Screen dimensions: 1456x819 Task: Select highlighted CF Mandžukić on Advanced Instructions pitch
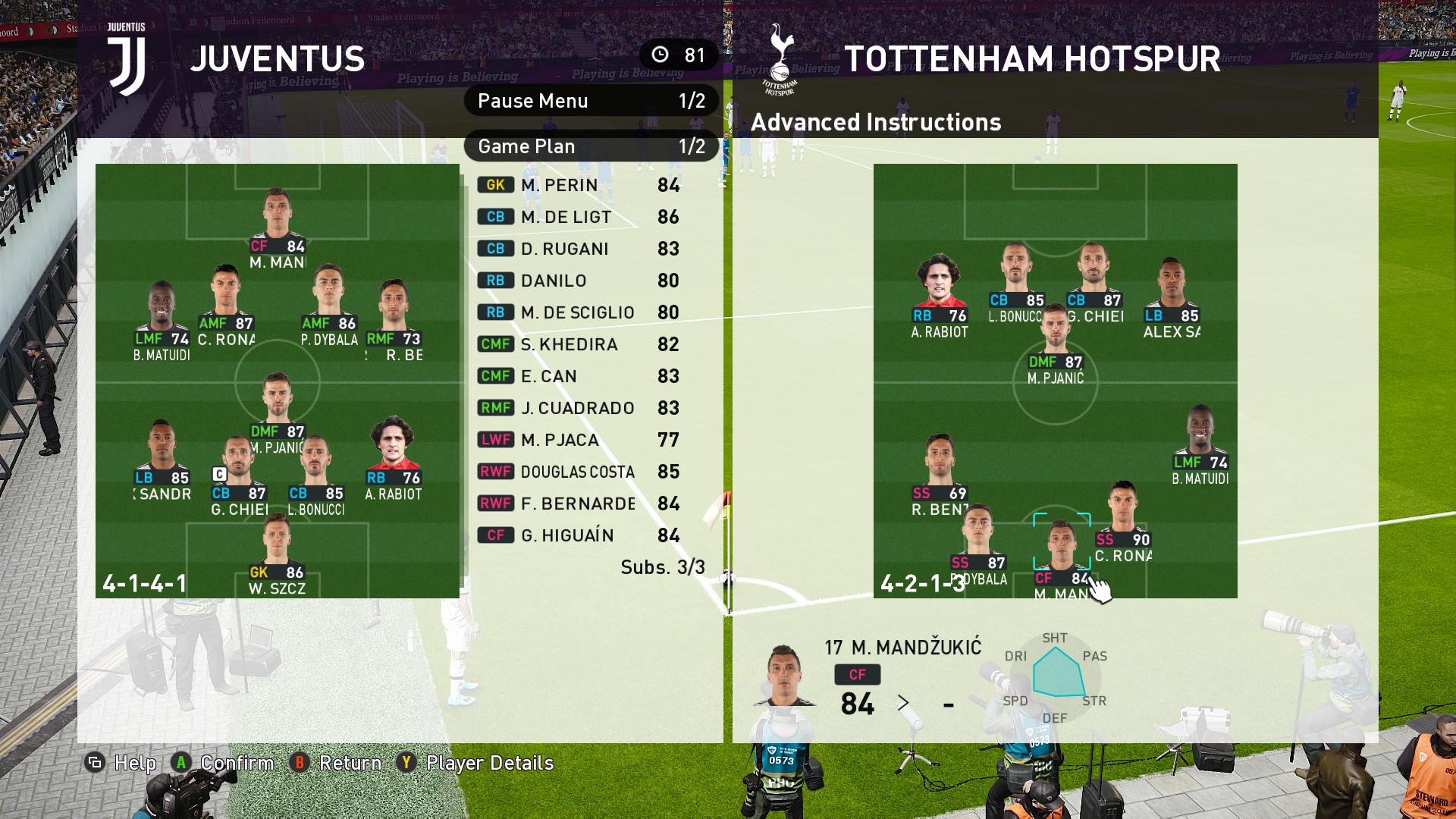click(x=1062, y=550)
